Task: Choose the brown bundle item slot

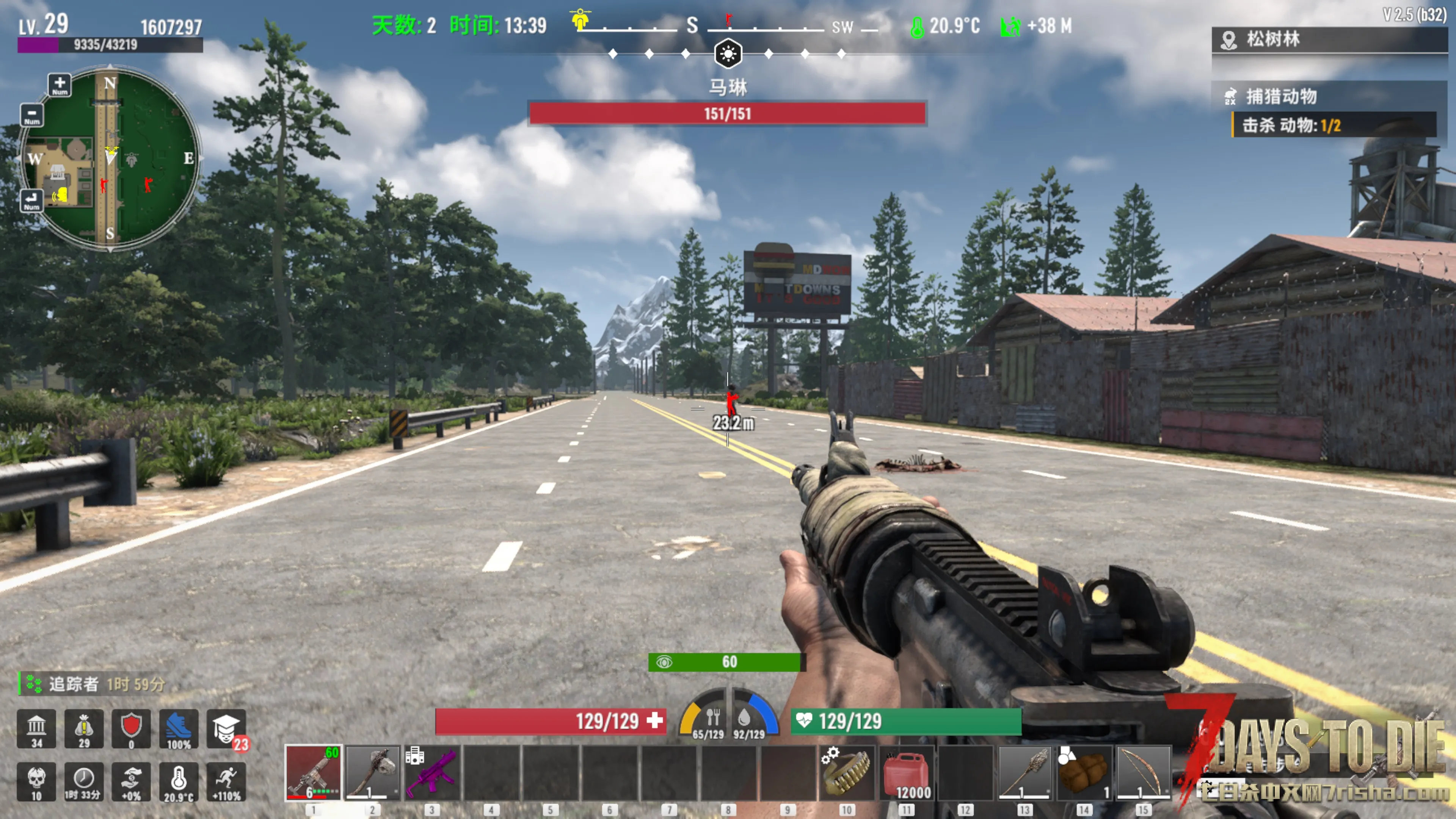Action: tap(1084, 772)
